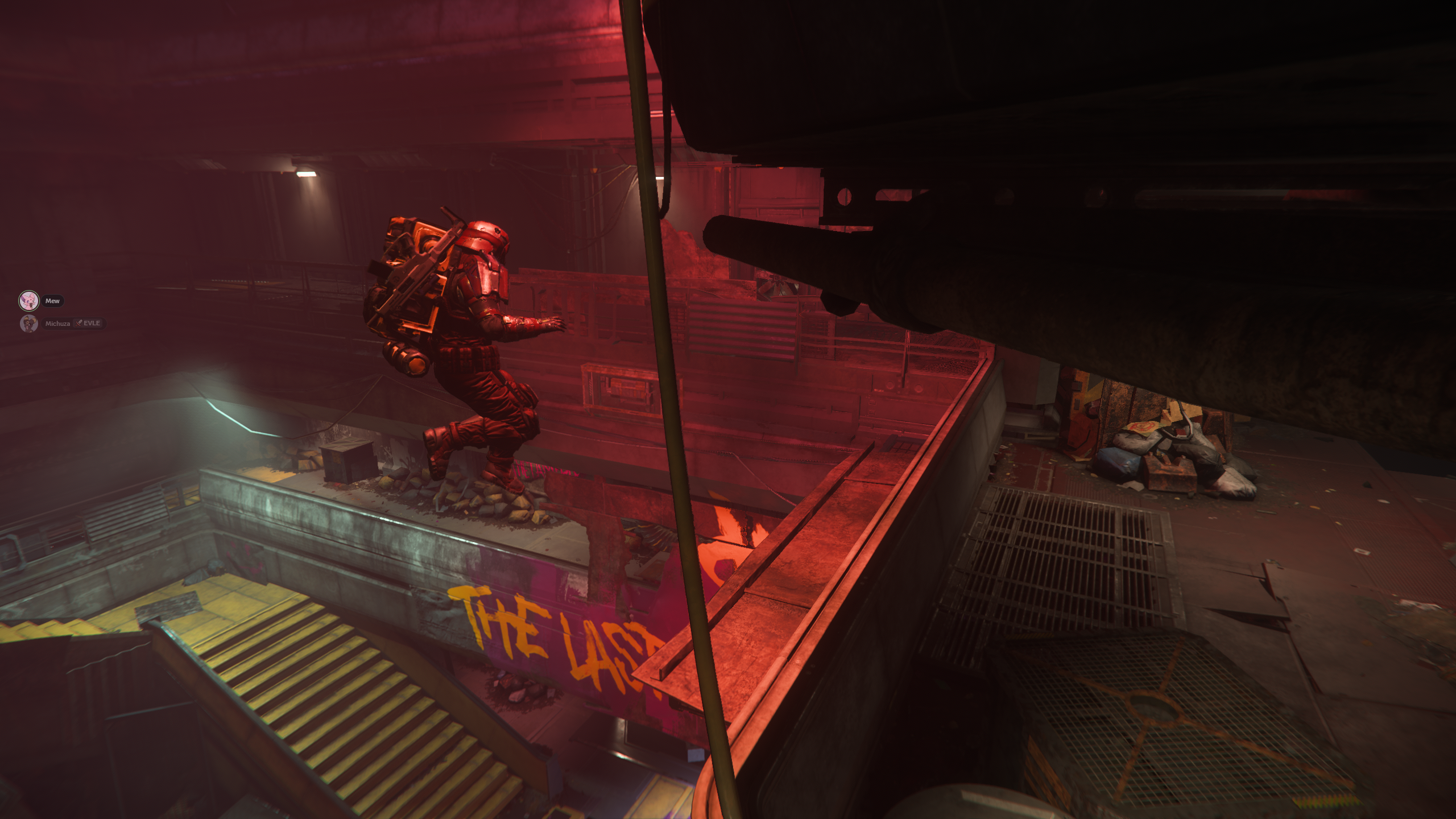
Task: Click Michuza's entry in the voice overlay
Action: tap(58, 324)
